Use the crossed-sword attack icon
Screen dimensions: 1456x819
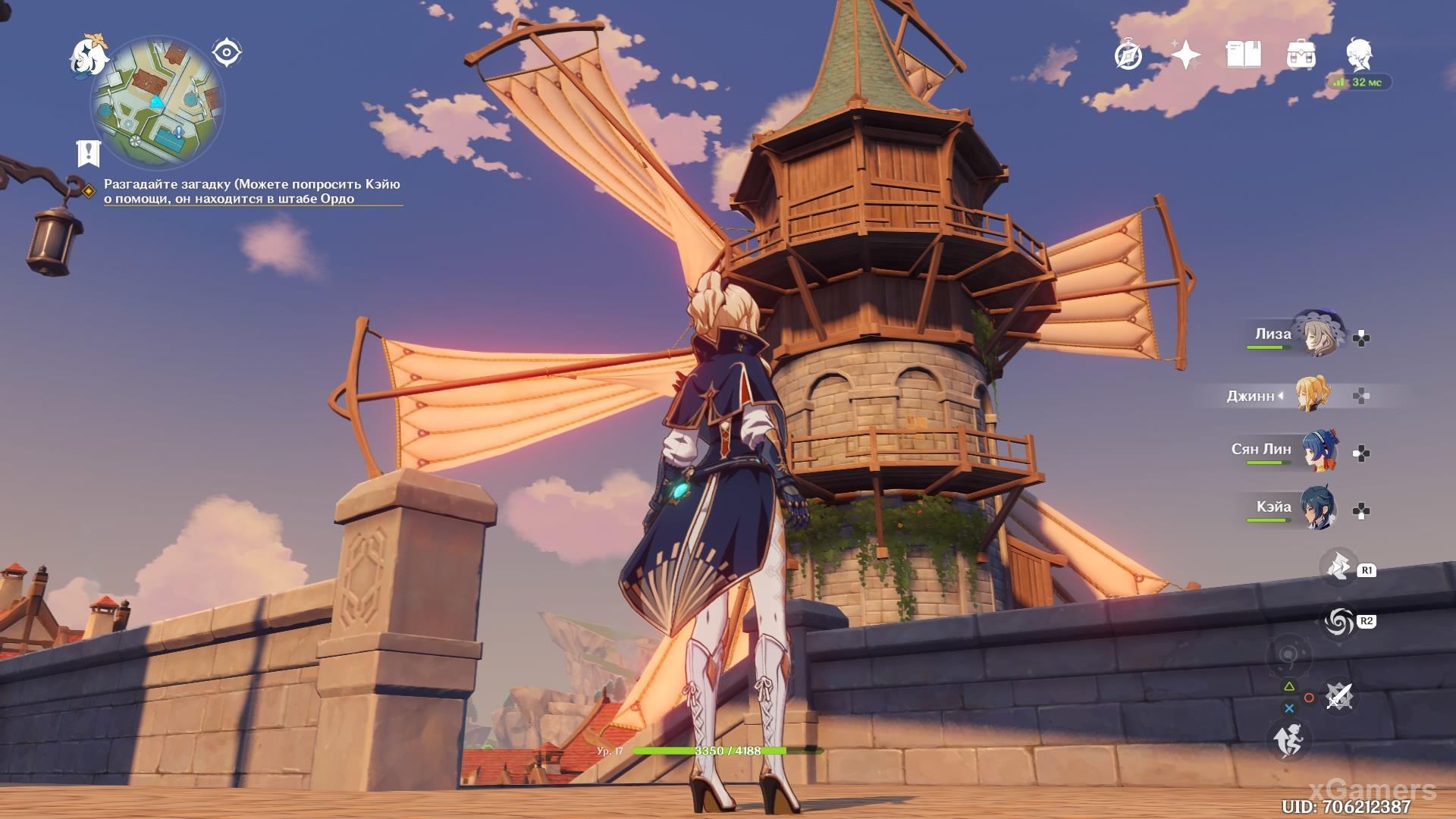(x=1338, y=696)
